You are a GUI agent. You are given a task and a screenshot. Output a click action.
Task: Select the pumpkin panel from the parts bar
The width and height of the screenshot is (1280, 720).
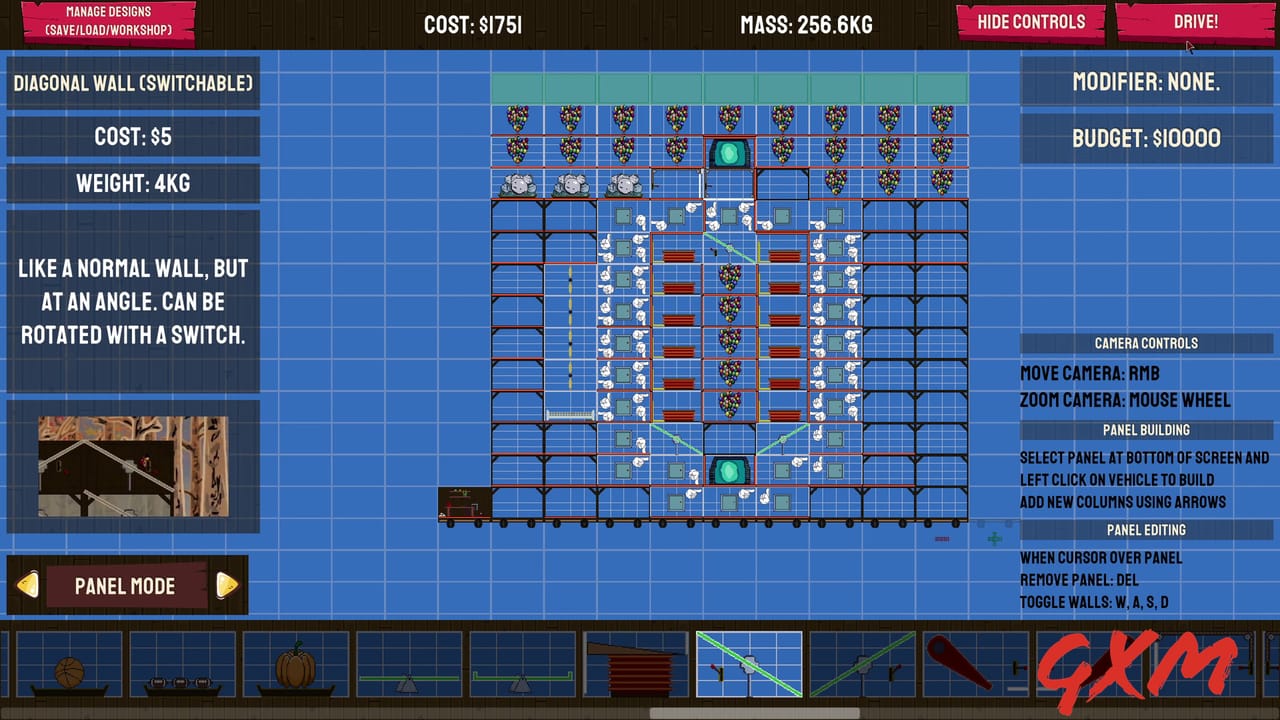295,663
